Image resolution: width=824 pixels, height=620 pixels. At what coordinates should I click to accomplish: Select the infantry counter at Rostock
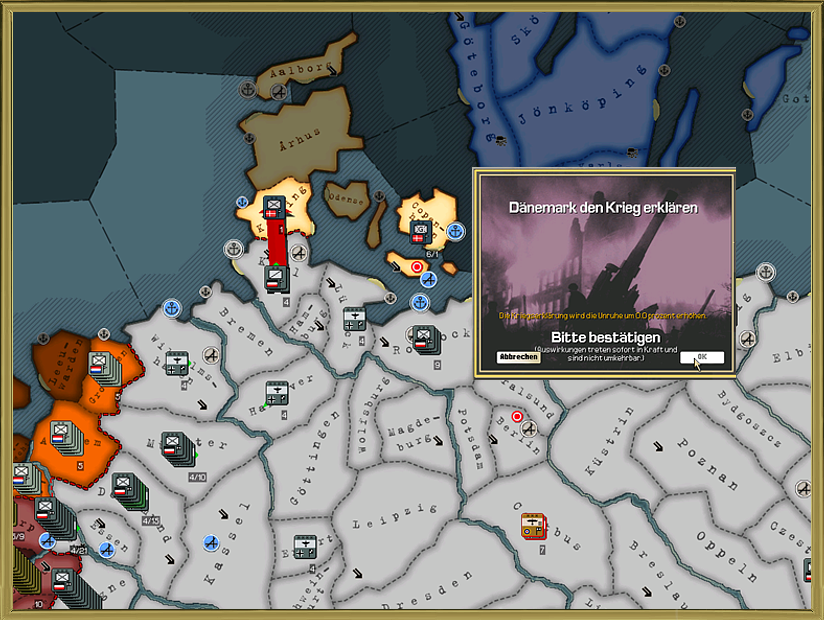click(x=423, y=337)
